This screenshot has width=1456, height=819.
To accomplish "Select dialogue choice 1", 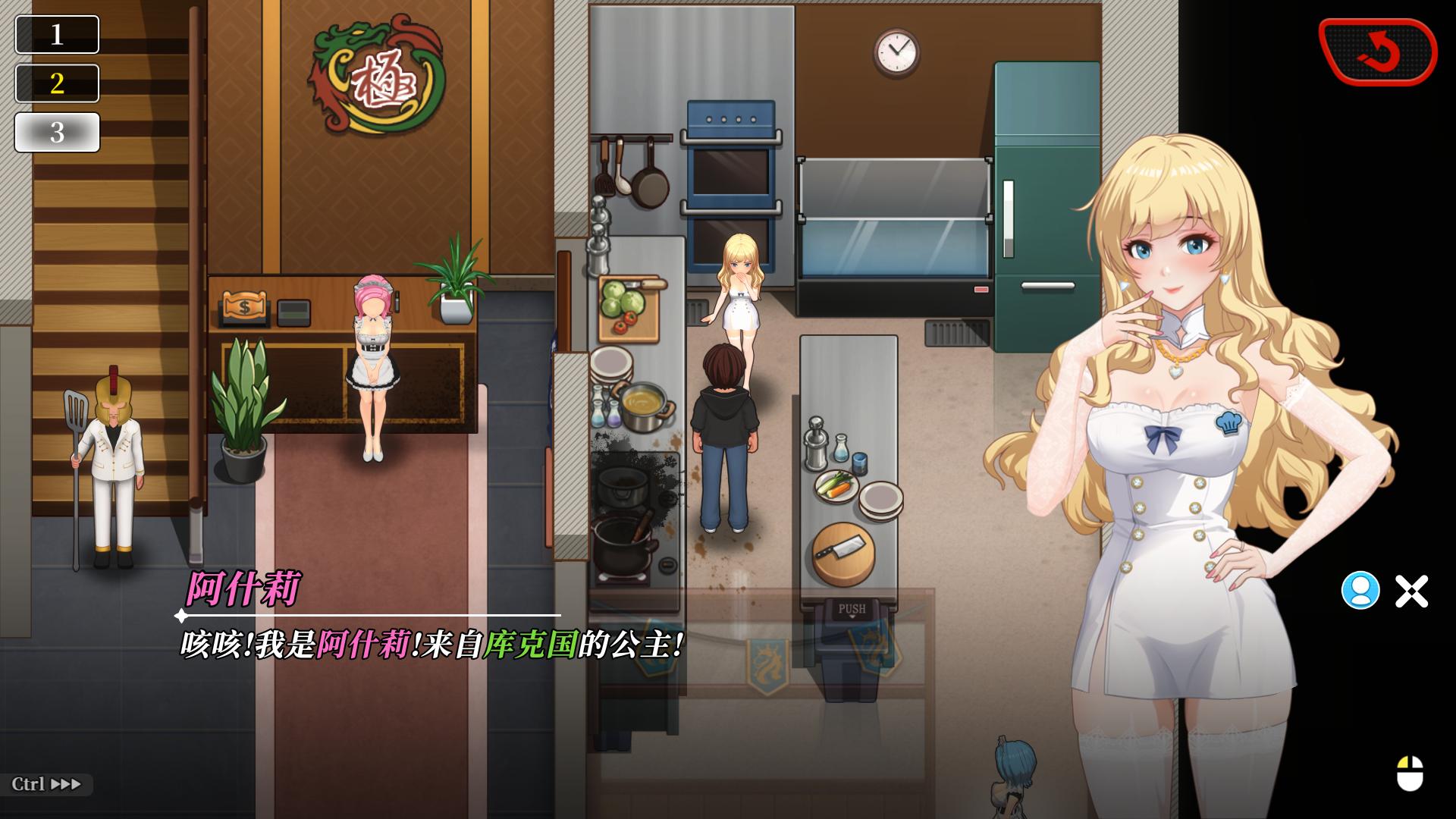I will pyautogui.click(x=57, y=35).
